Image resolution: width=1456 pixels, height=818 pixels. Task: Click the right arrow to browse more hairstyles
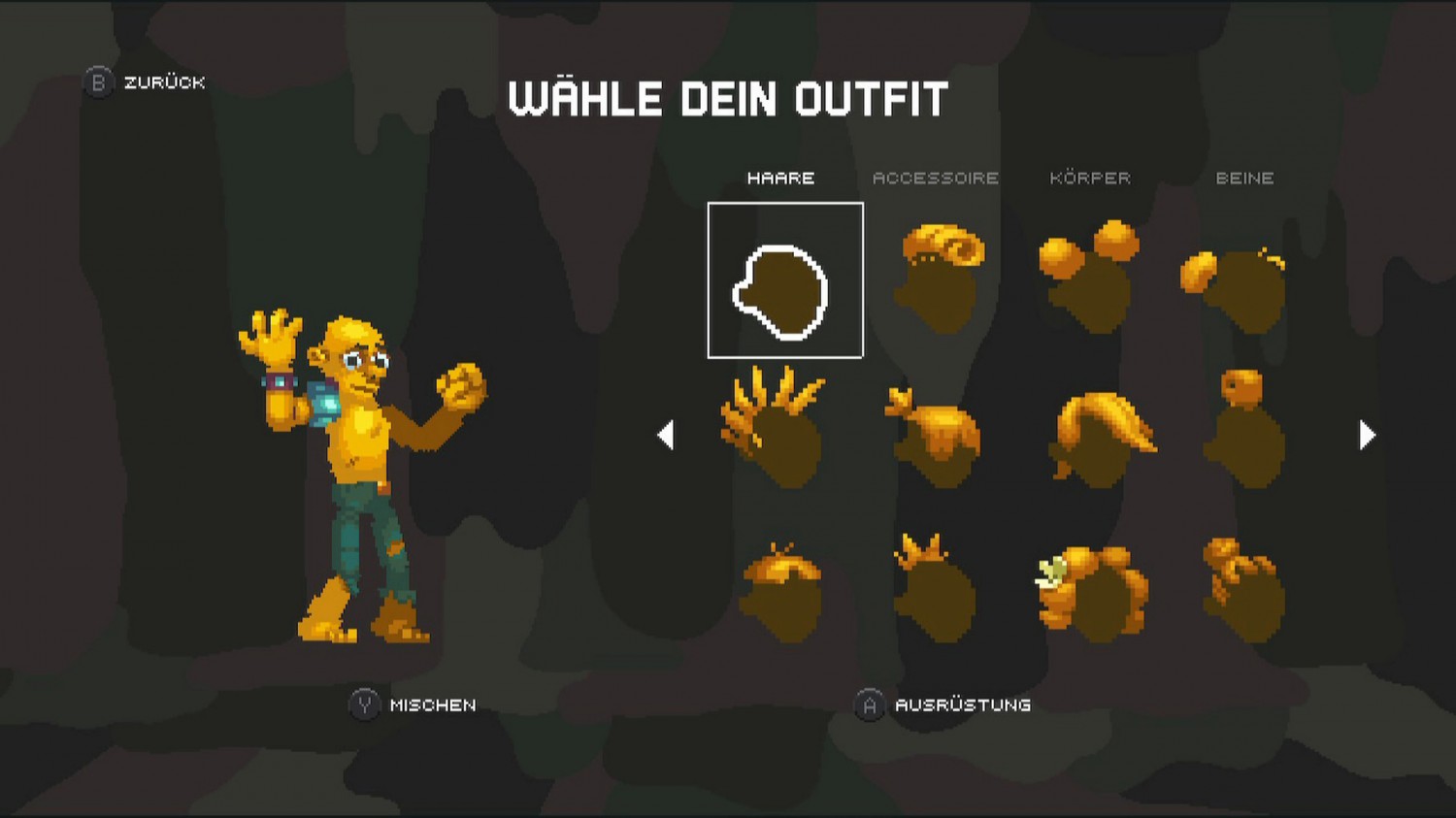[x=1367, y=436]
